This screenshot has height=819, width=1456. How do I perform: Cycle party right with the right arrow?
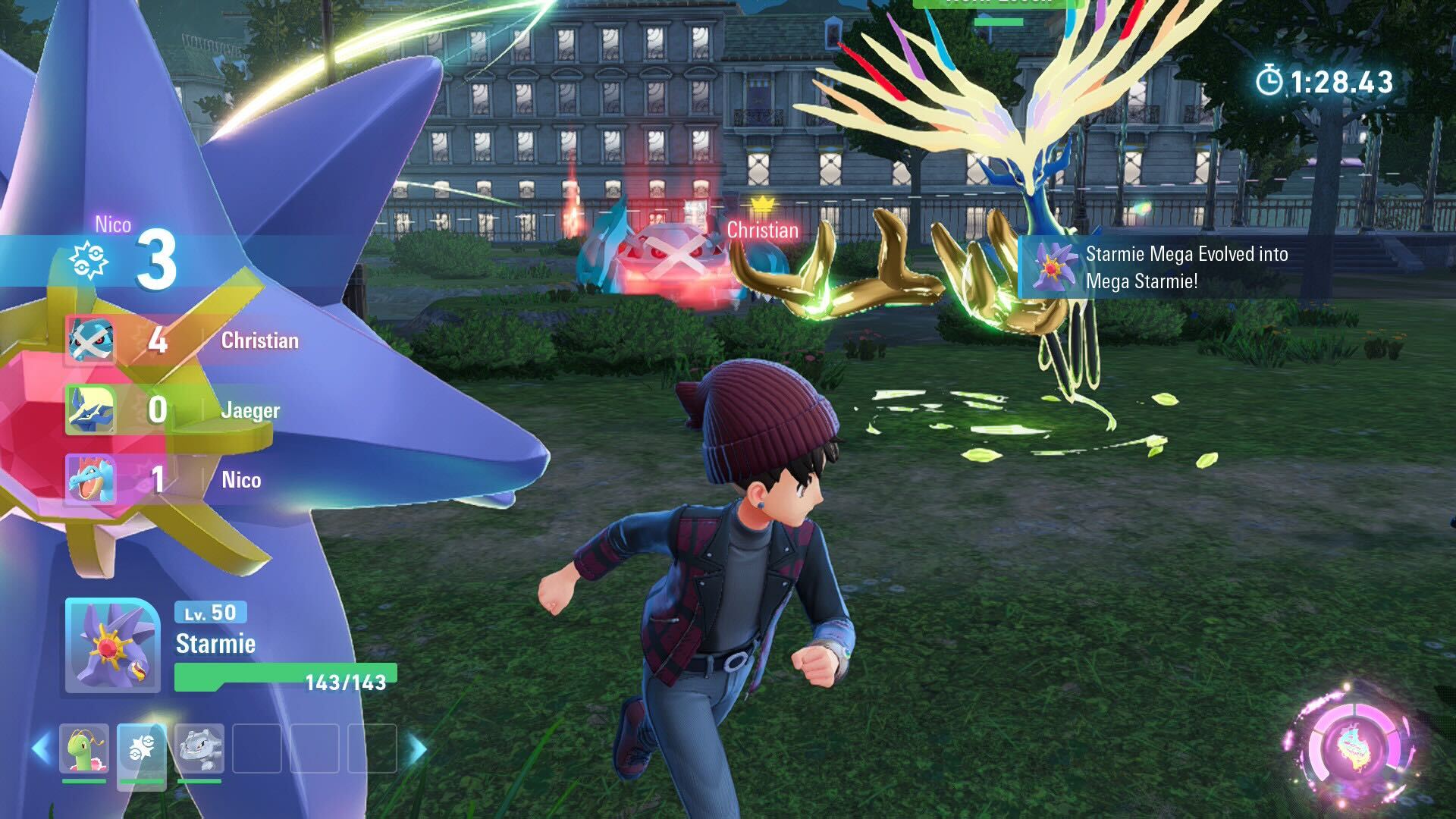click(x=416, y=749)
